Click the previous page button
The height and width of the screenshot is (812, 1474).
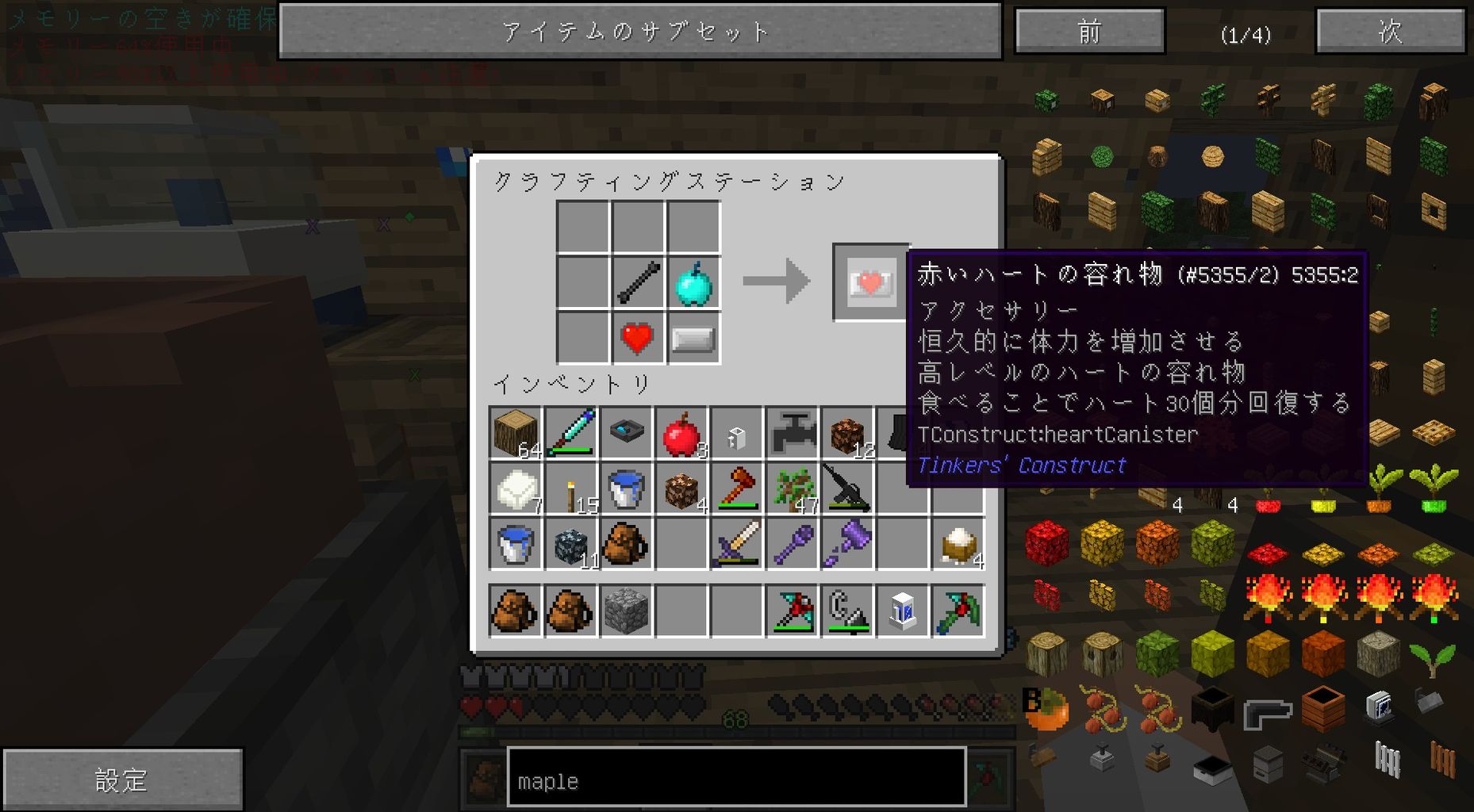pos(1088,32)
